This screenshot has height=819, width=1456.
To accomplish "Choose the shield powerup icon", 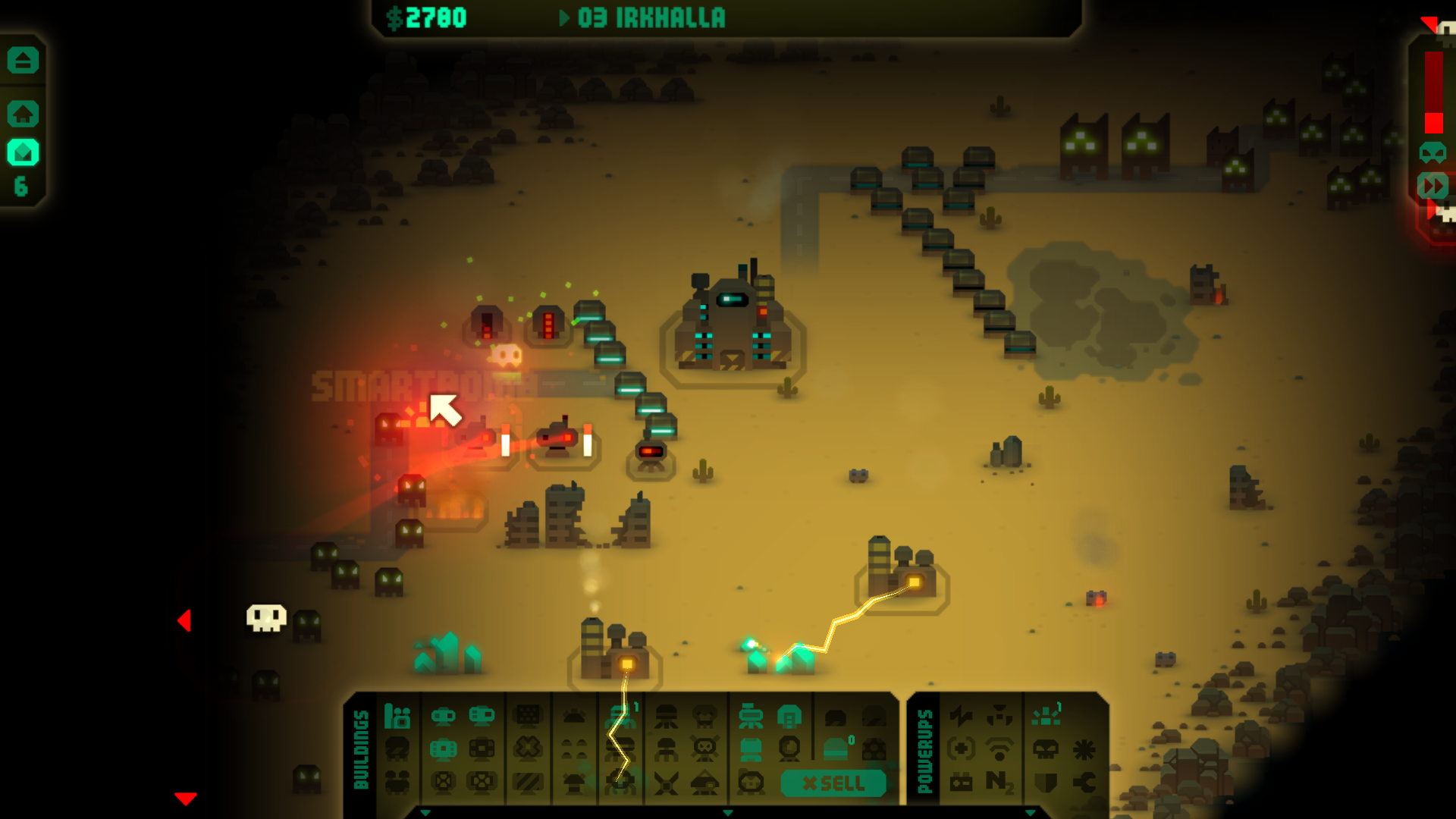I will click(1046, 782).
